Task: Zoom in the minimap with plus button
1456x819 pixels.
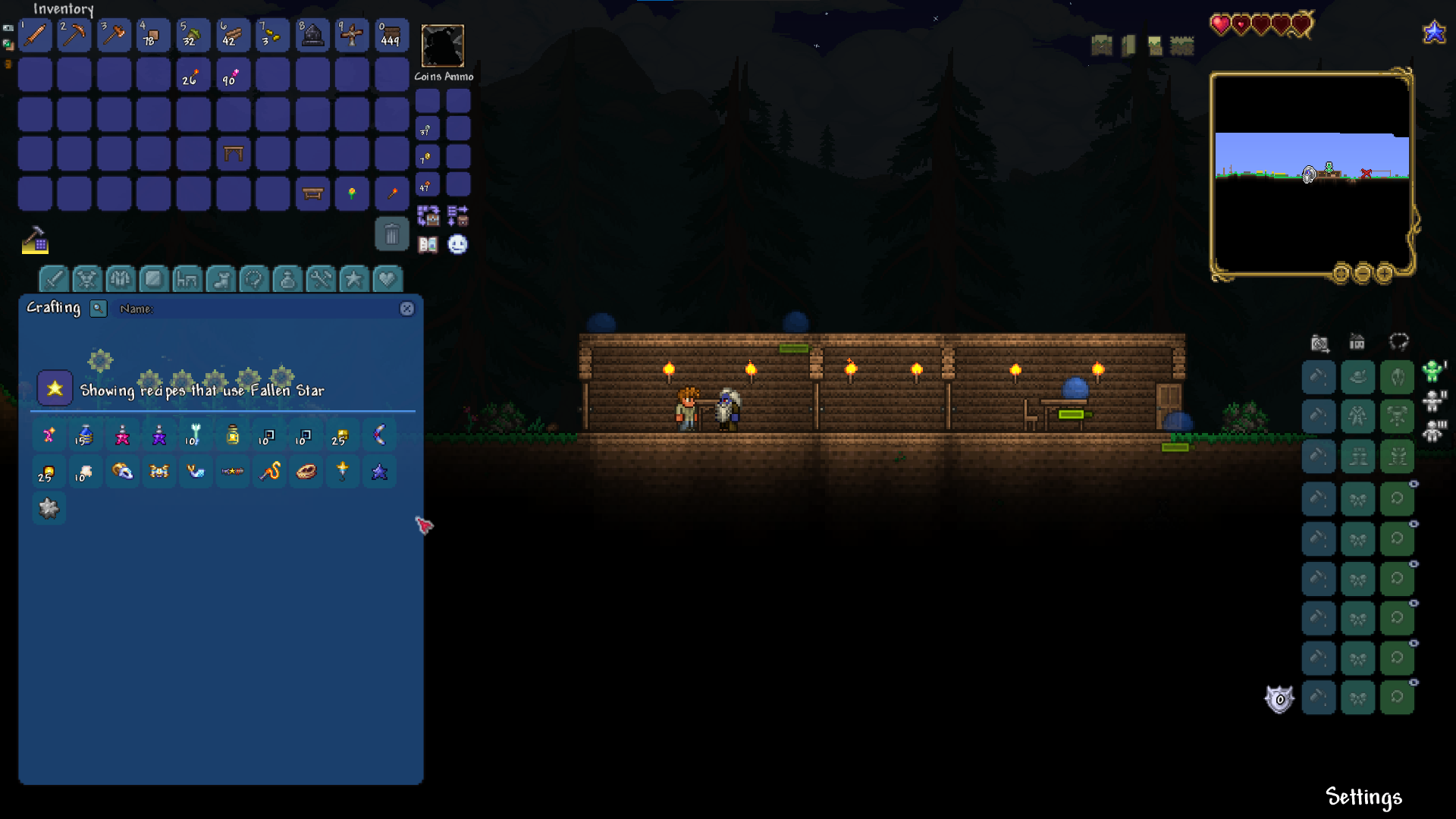Action: coord(1384,273)
